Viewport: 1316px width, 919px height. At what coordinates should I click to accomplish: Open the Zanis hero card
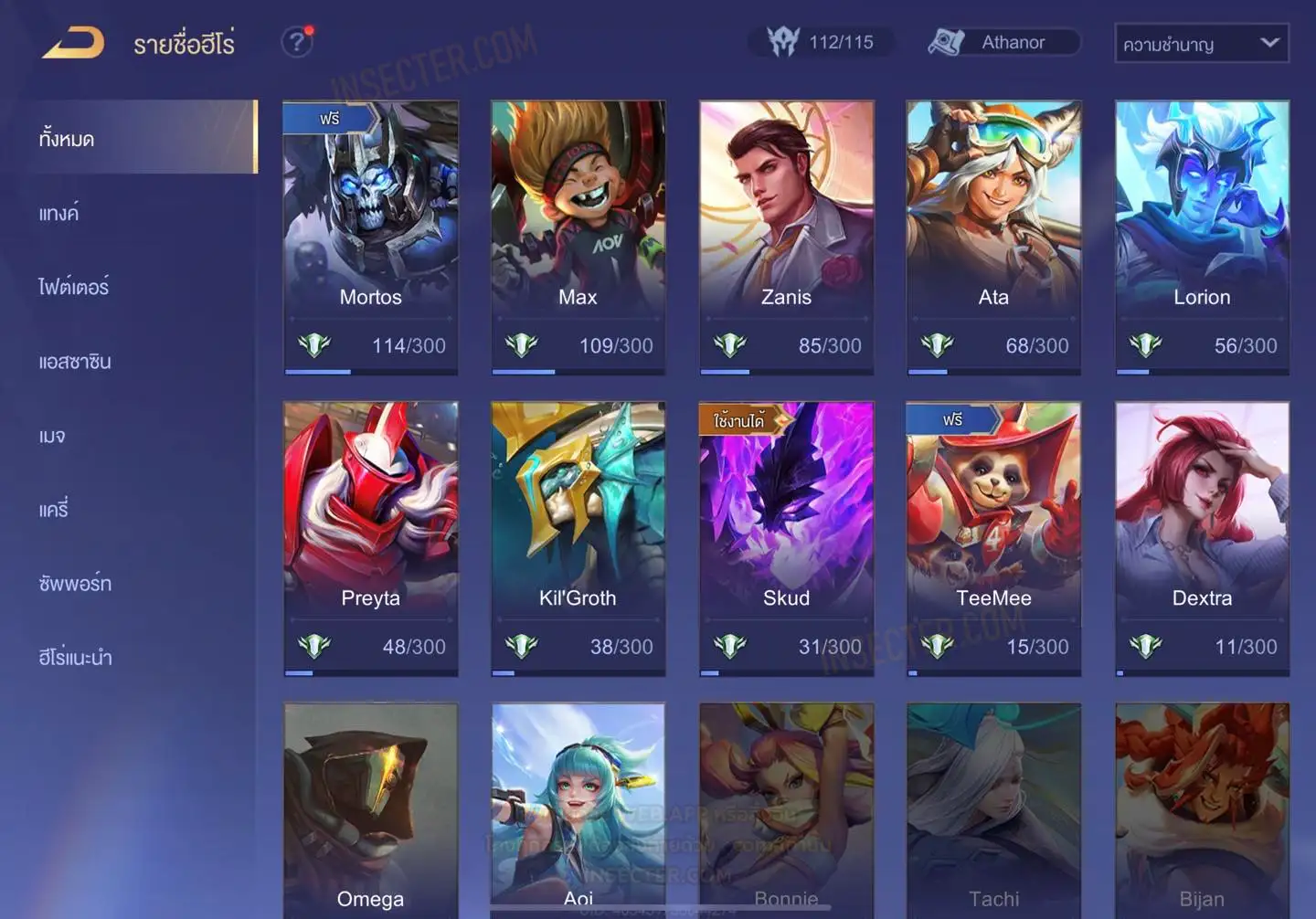click(786, 236)
